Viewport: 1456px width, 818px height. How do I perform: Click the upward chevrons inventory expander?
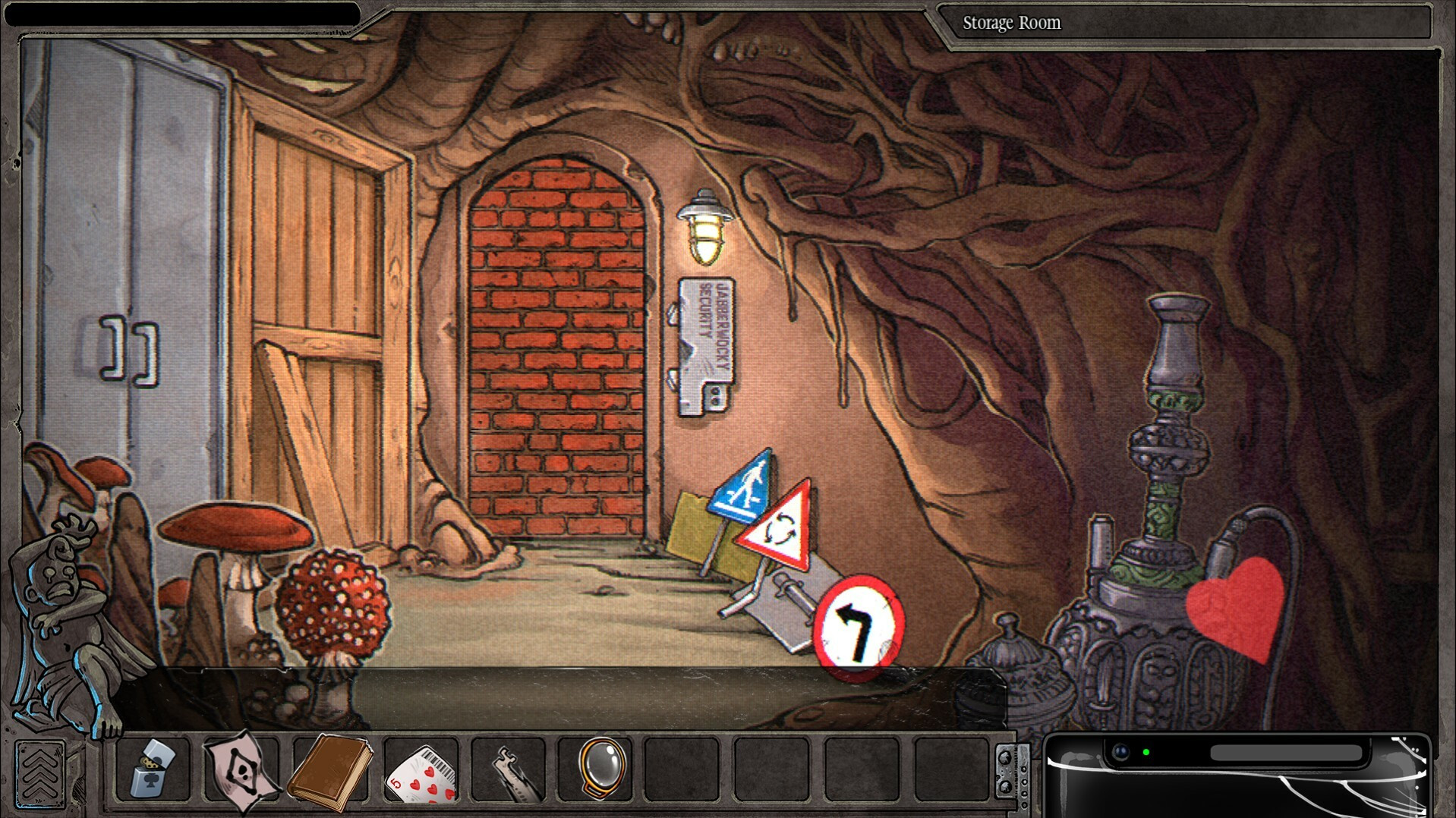click(40, 774)
